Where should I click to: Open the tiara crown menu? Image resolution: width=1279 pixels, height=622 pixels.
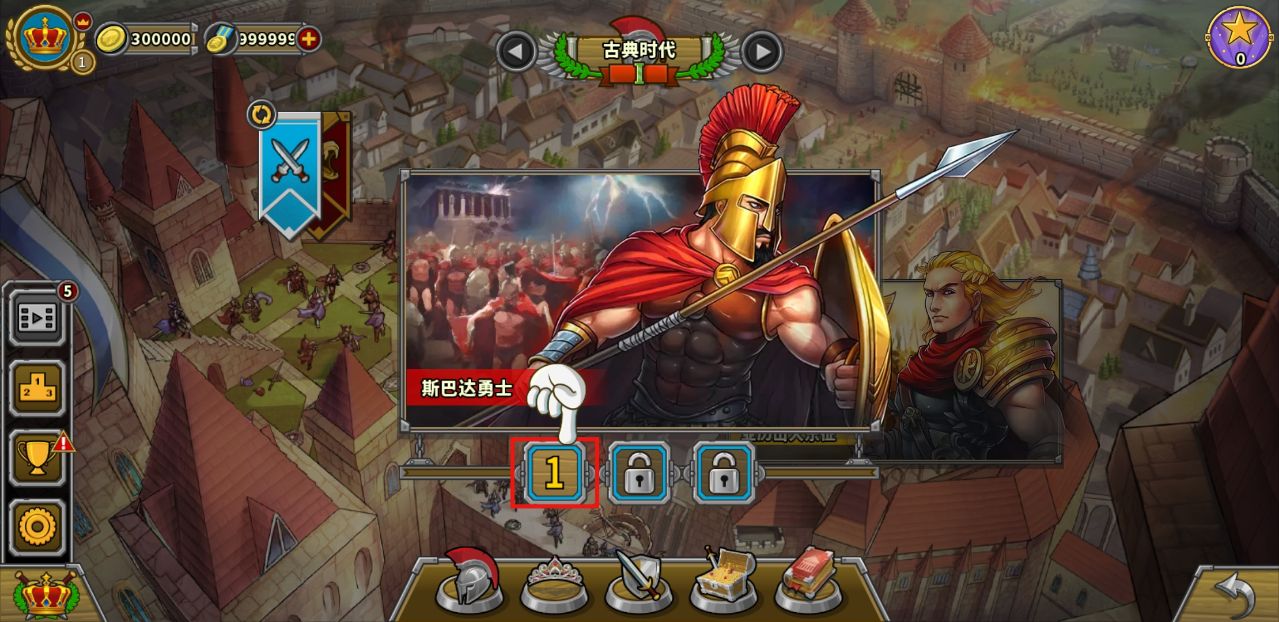tap(553, 582)
